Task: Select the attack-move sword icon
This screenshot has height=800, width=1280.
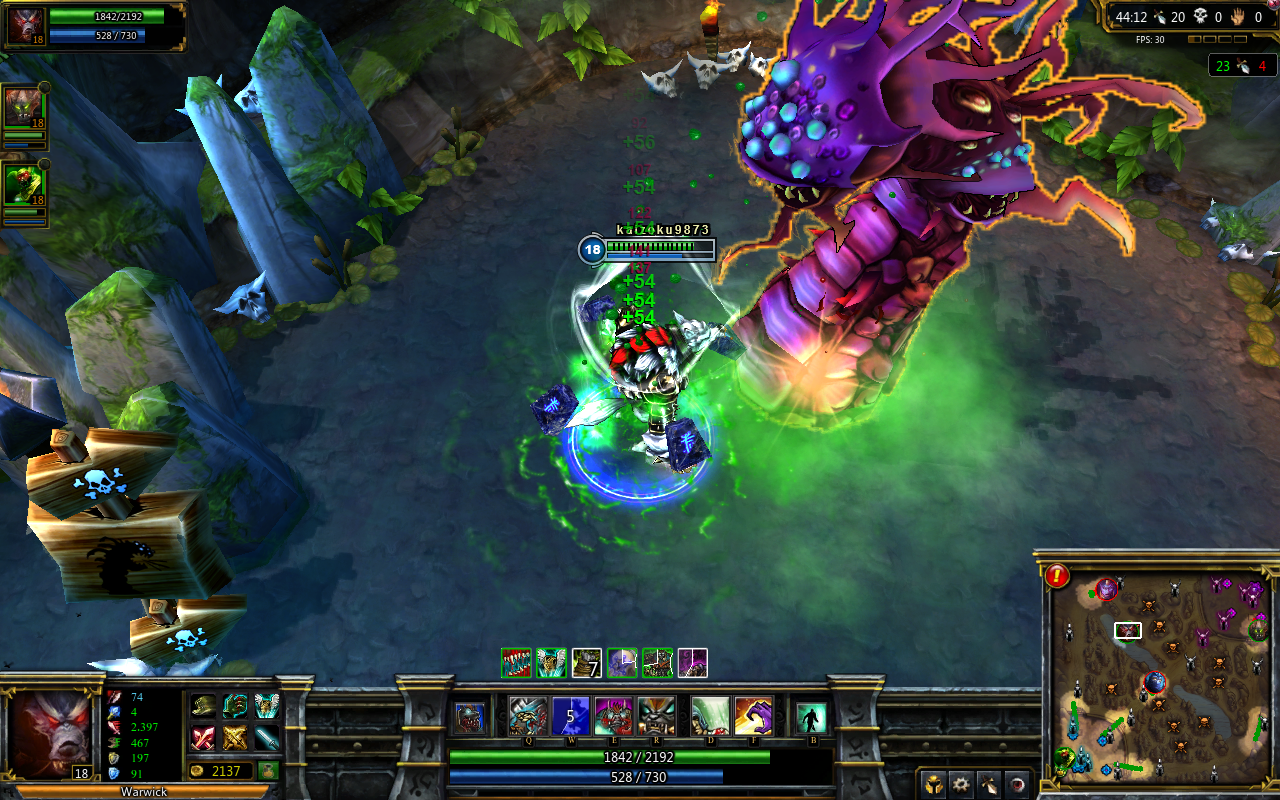Action: click(989, 785)
